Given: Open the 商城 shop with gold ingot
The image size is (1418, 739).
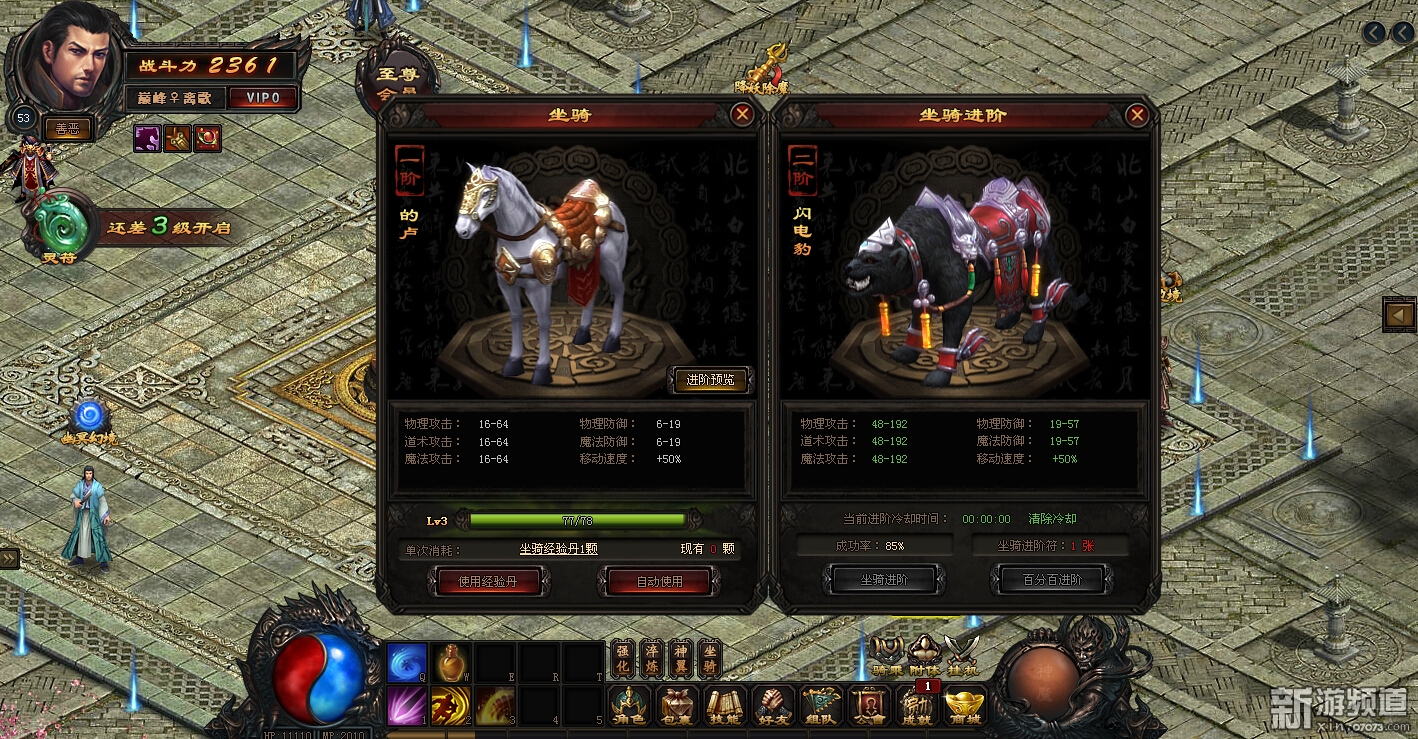Looking at the screenshot, I should point(964,706).
